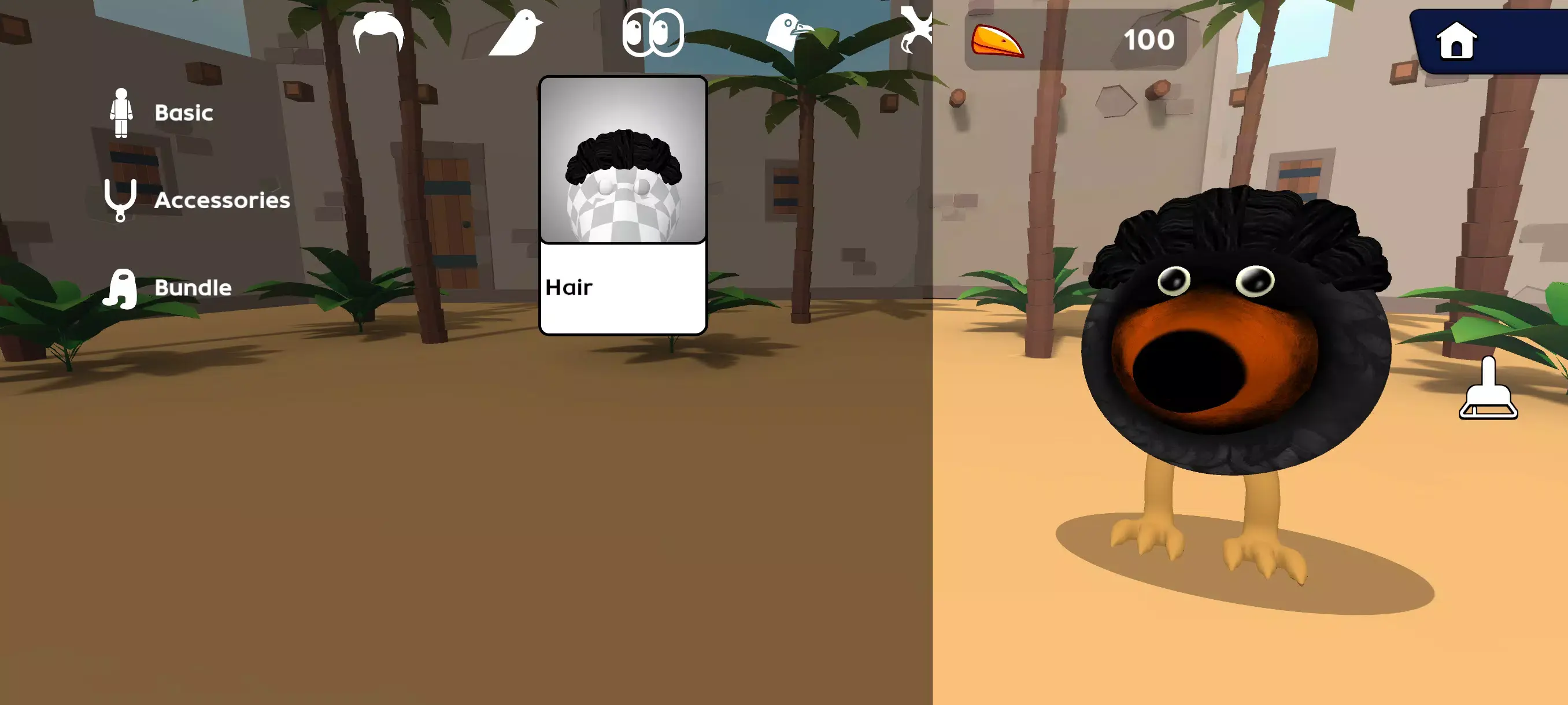Select the Beak customization icon
The height and width of the screenshot is (705, 1568).
(x=792, y=34)
